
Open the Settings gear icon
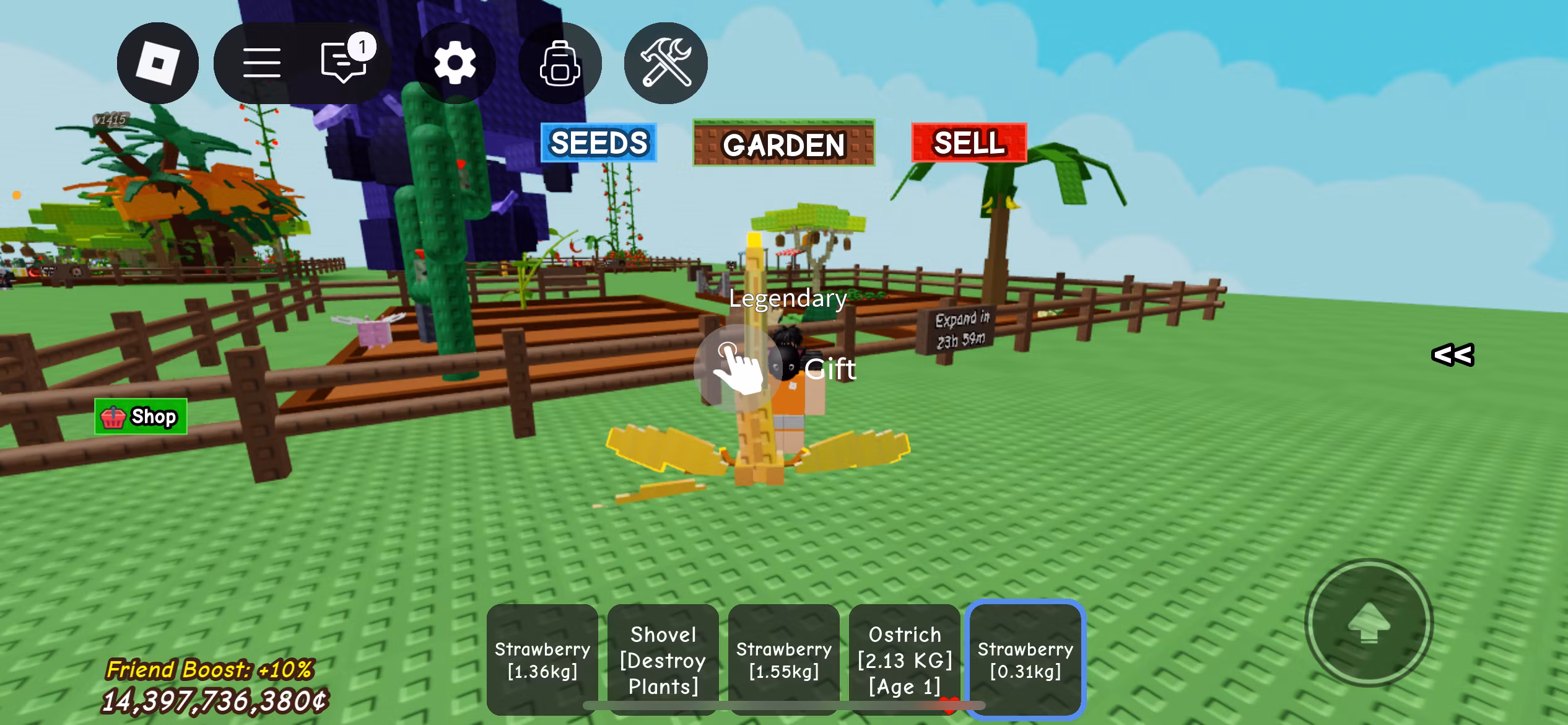pyautogui.click(x=456, y=62)
